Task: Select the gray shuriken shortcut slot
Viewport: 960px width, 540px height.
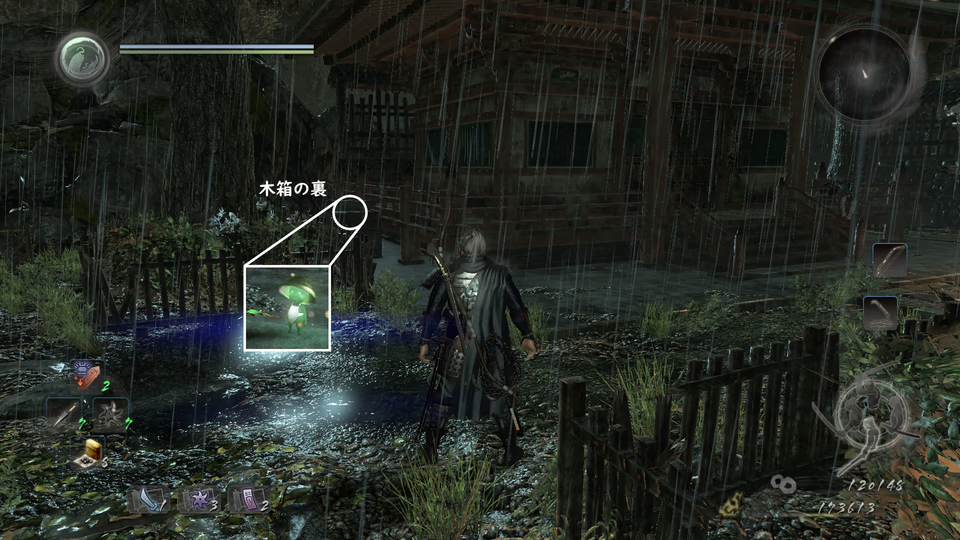Action: click(111, 412)
